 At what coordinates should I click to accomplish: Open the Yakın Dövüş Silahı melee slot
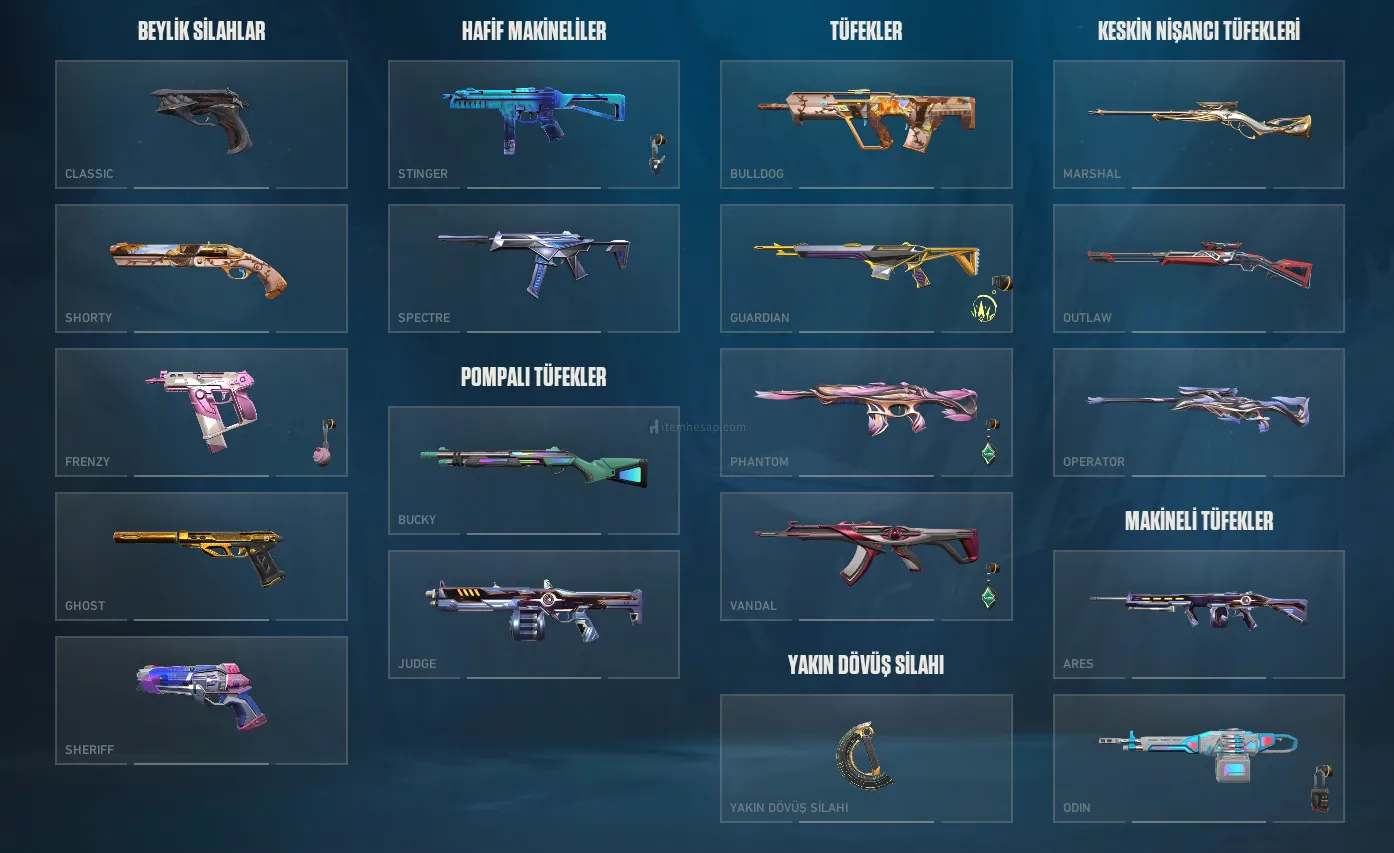[866, 758]
